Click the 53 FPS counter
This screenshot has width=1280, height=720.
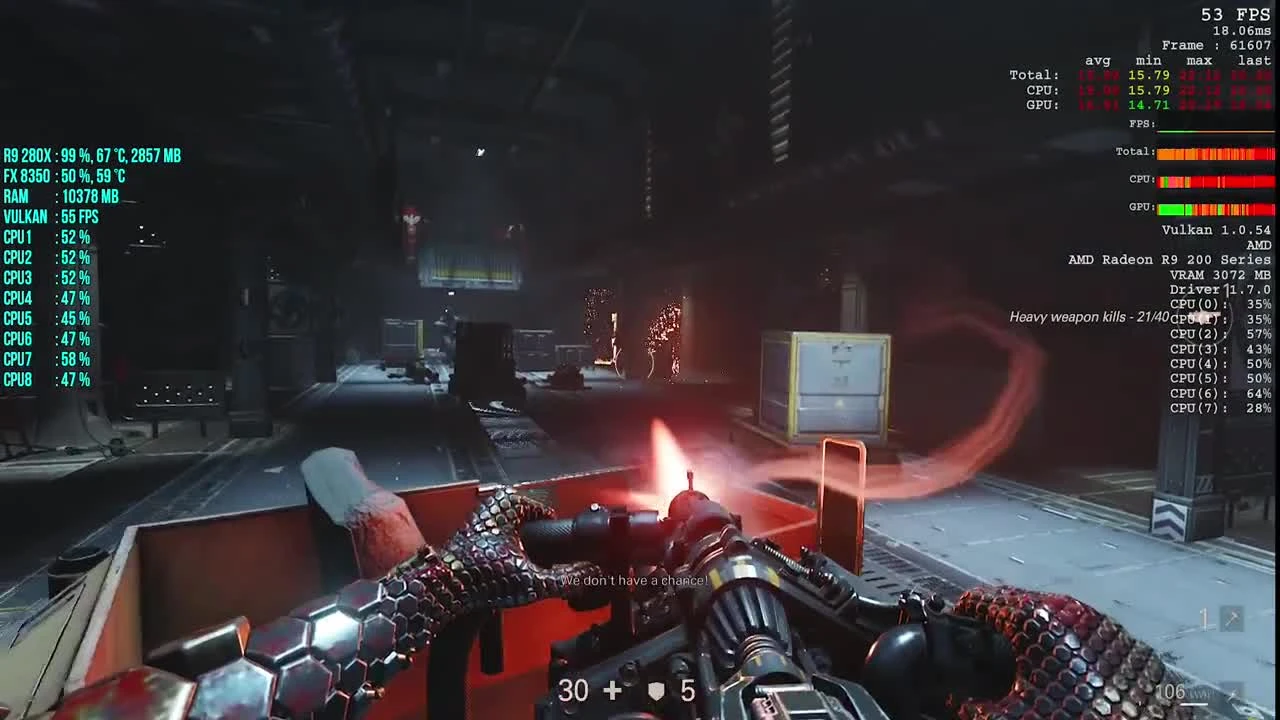[1237, 14]
